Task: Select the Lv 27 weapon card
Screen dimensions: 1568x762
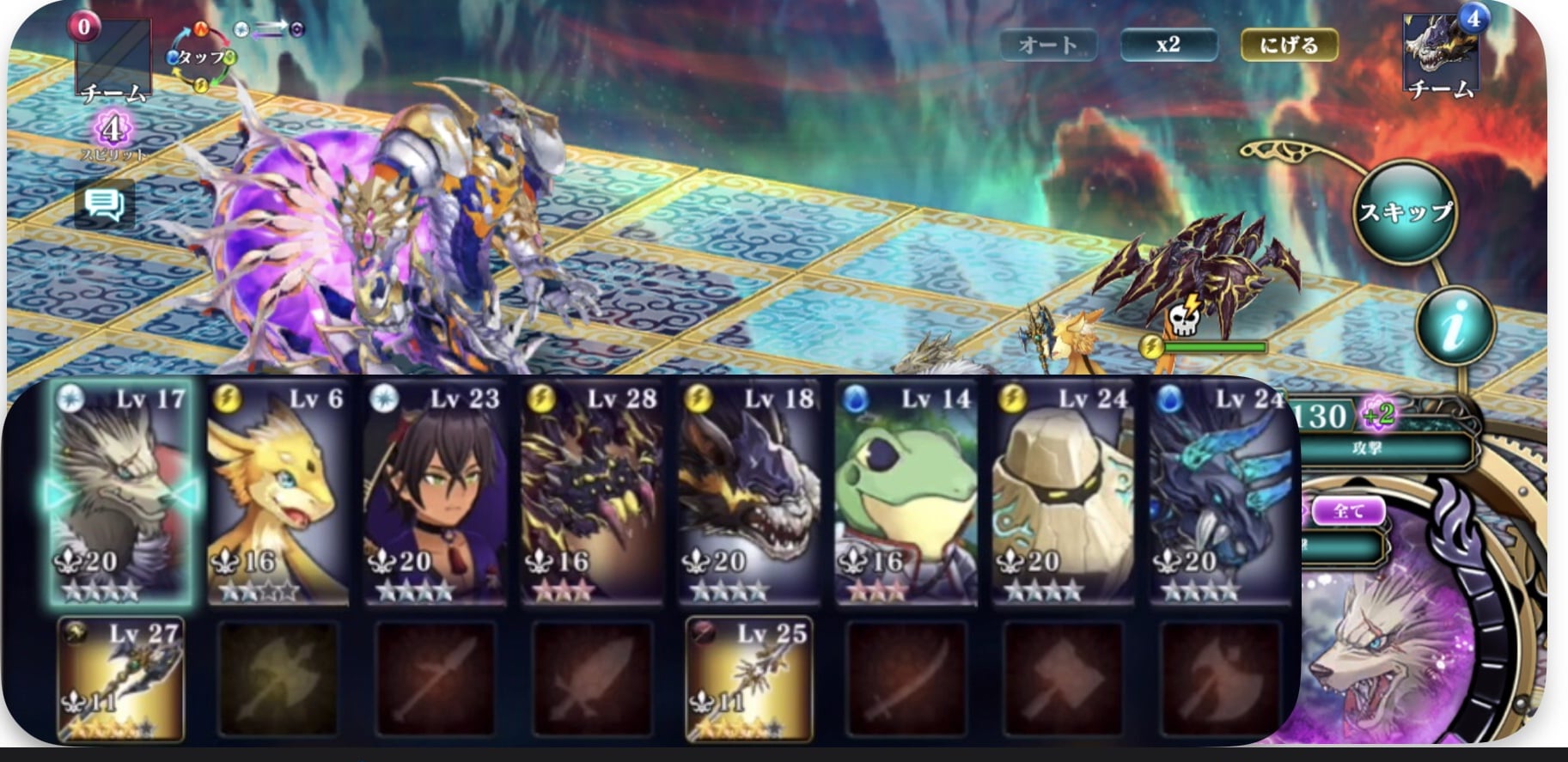Action: [x=120, y=680]
